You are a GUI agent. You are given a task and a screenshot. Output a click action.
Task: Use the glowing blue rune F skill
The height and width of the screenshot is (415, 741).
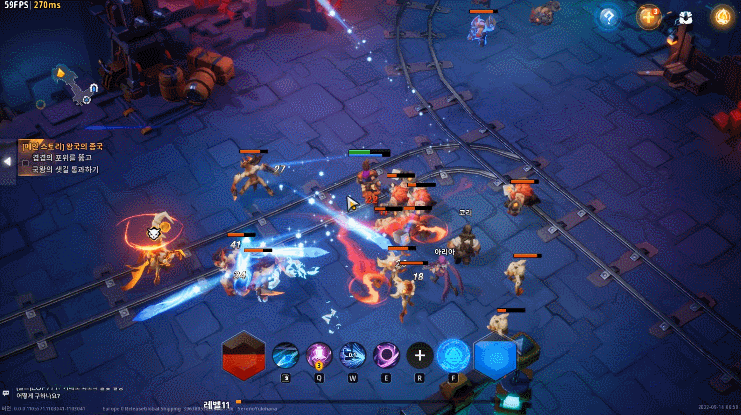453,355
